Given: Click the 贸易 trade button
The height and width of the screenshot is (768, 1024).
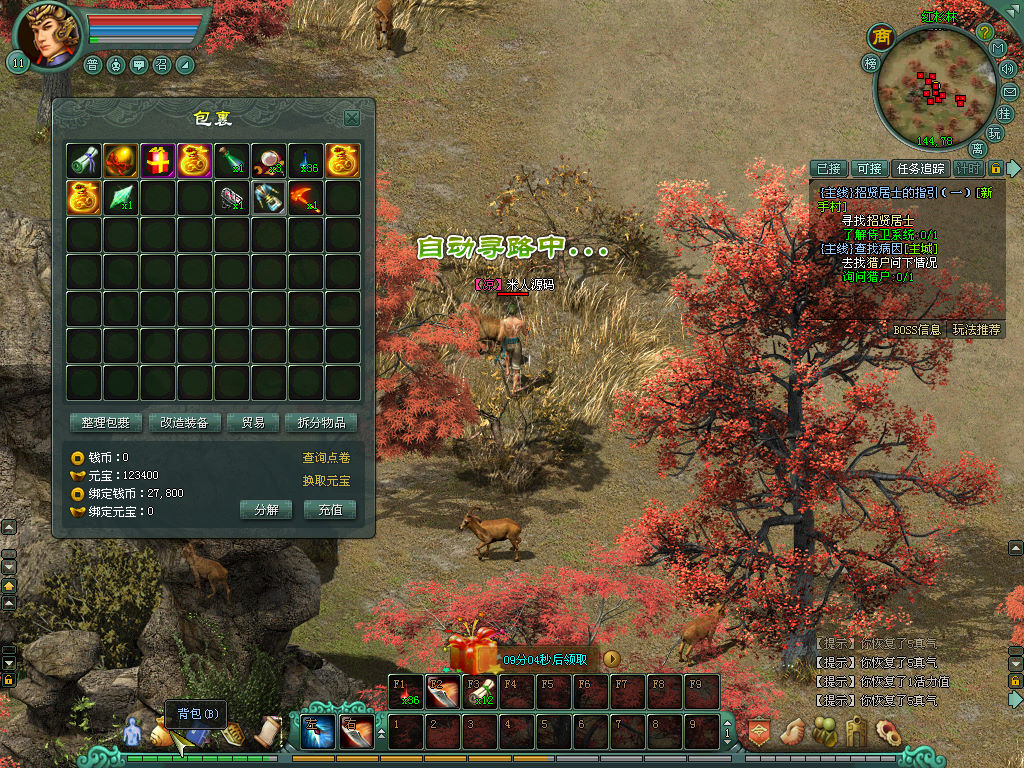Looking at the screenshot, I should coord(252,423).
